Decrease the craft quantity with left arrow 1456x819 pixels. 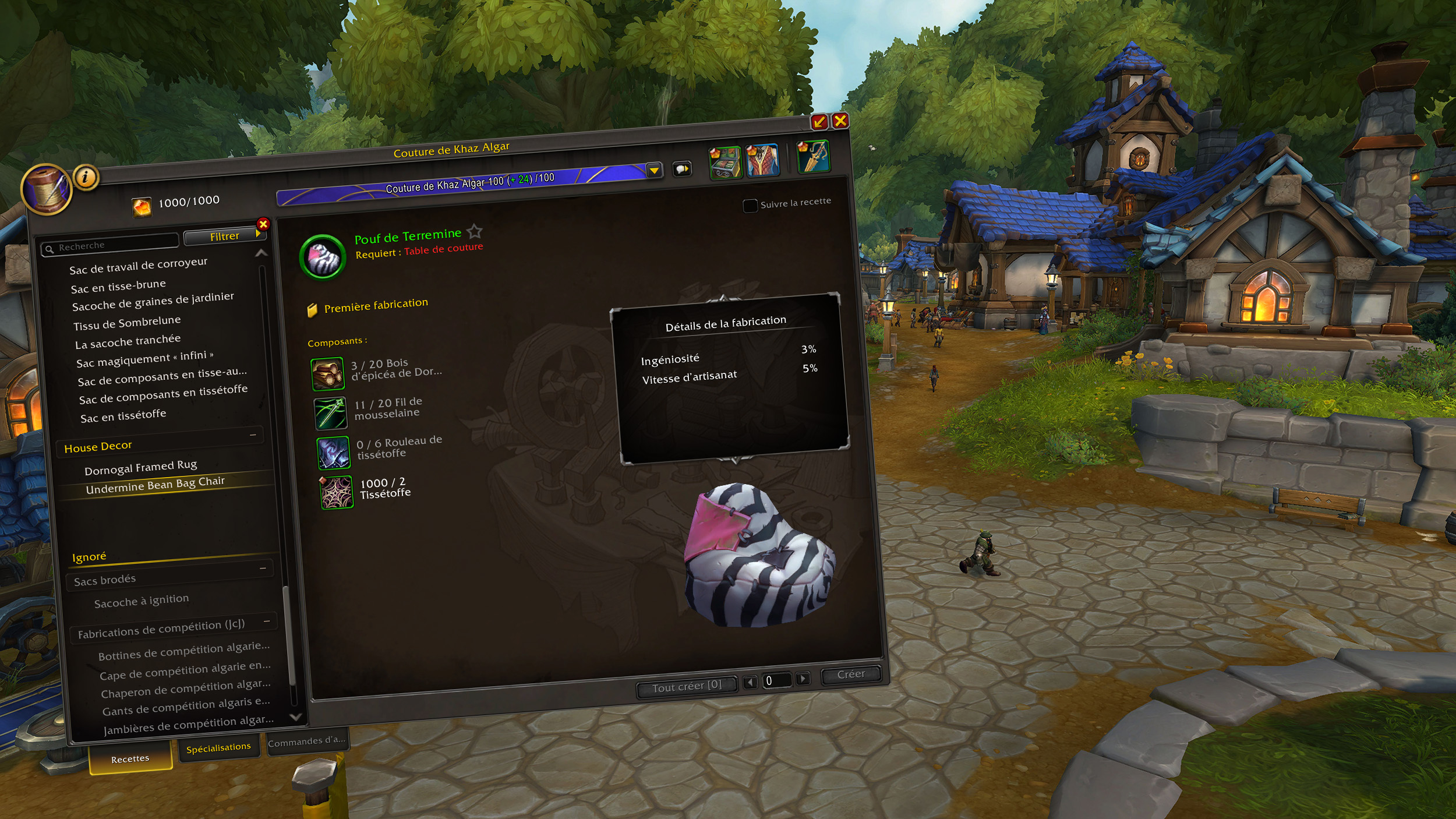pos(750,682)
